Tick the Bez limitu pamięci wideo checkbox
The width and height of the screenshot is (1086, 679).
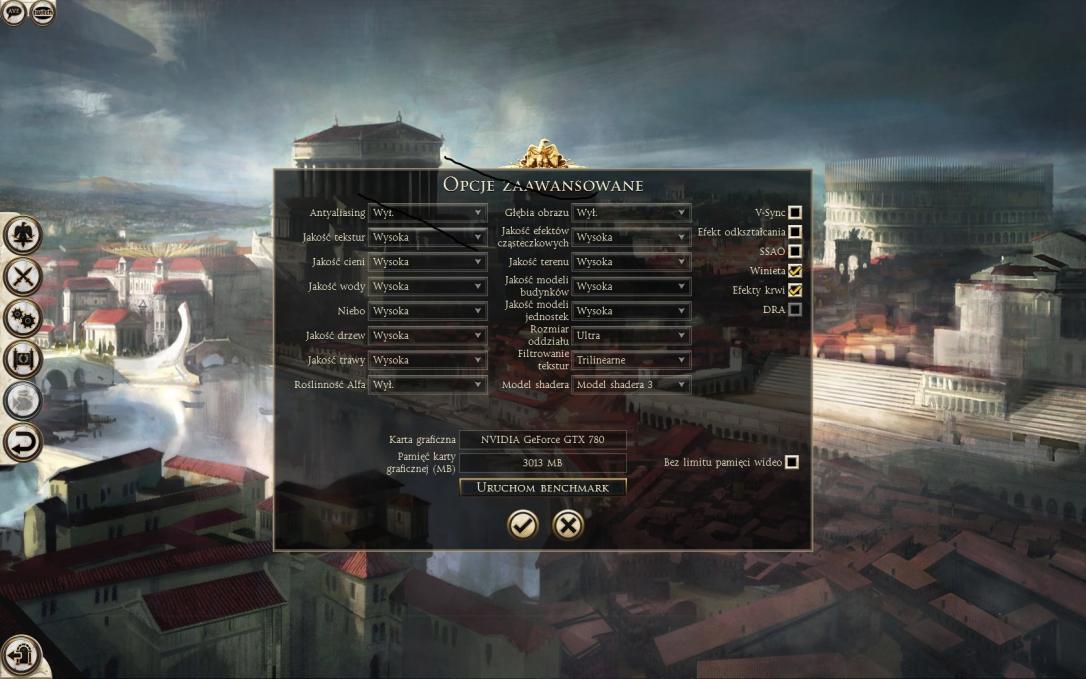pyautogui.click(x=792, y=462)
